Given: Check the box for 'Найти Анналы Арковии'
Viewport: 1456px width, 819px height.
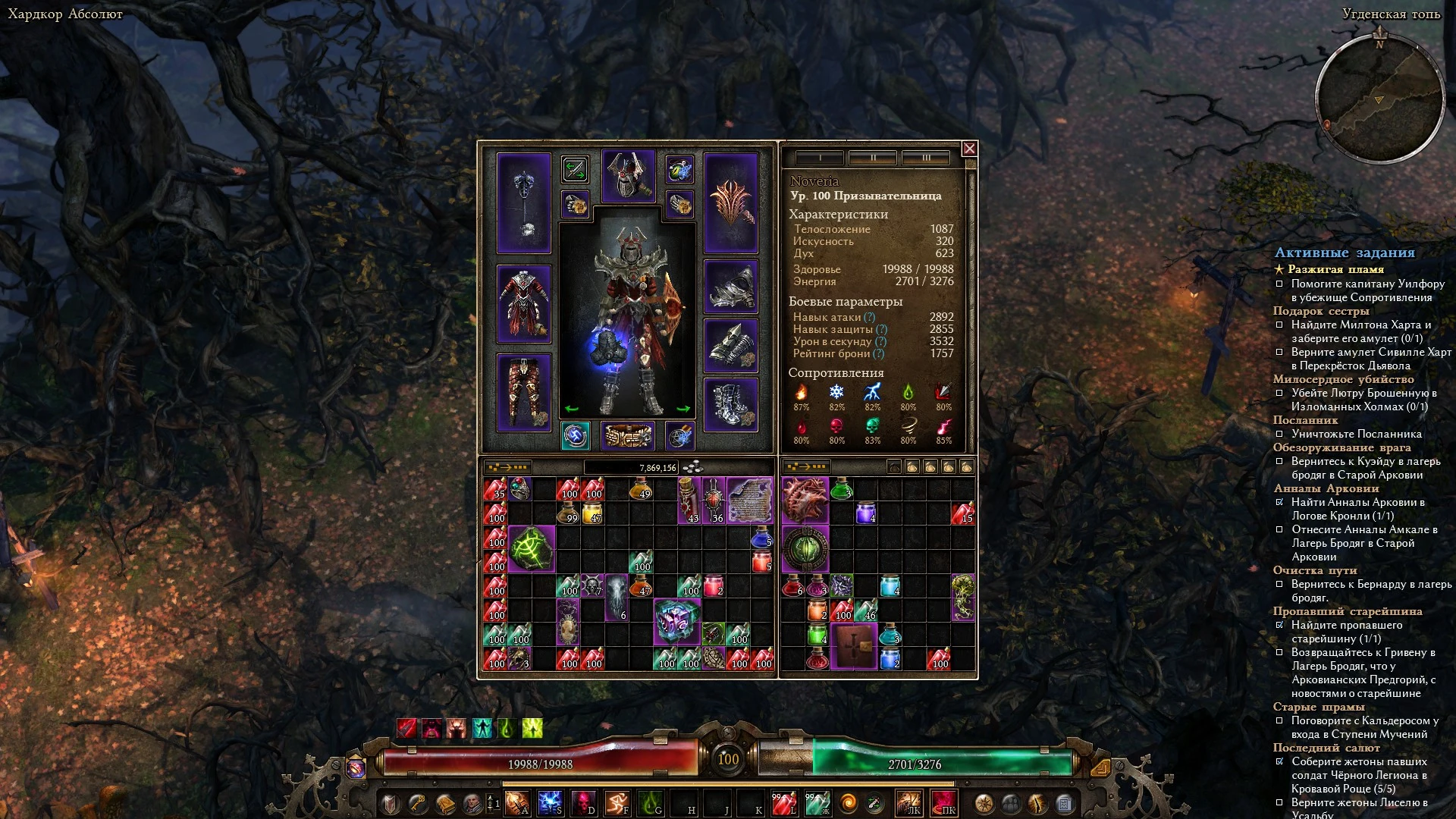Looking at the screenshot, I should [x=1281, y=501].
